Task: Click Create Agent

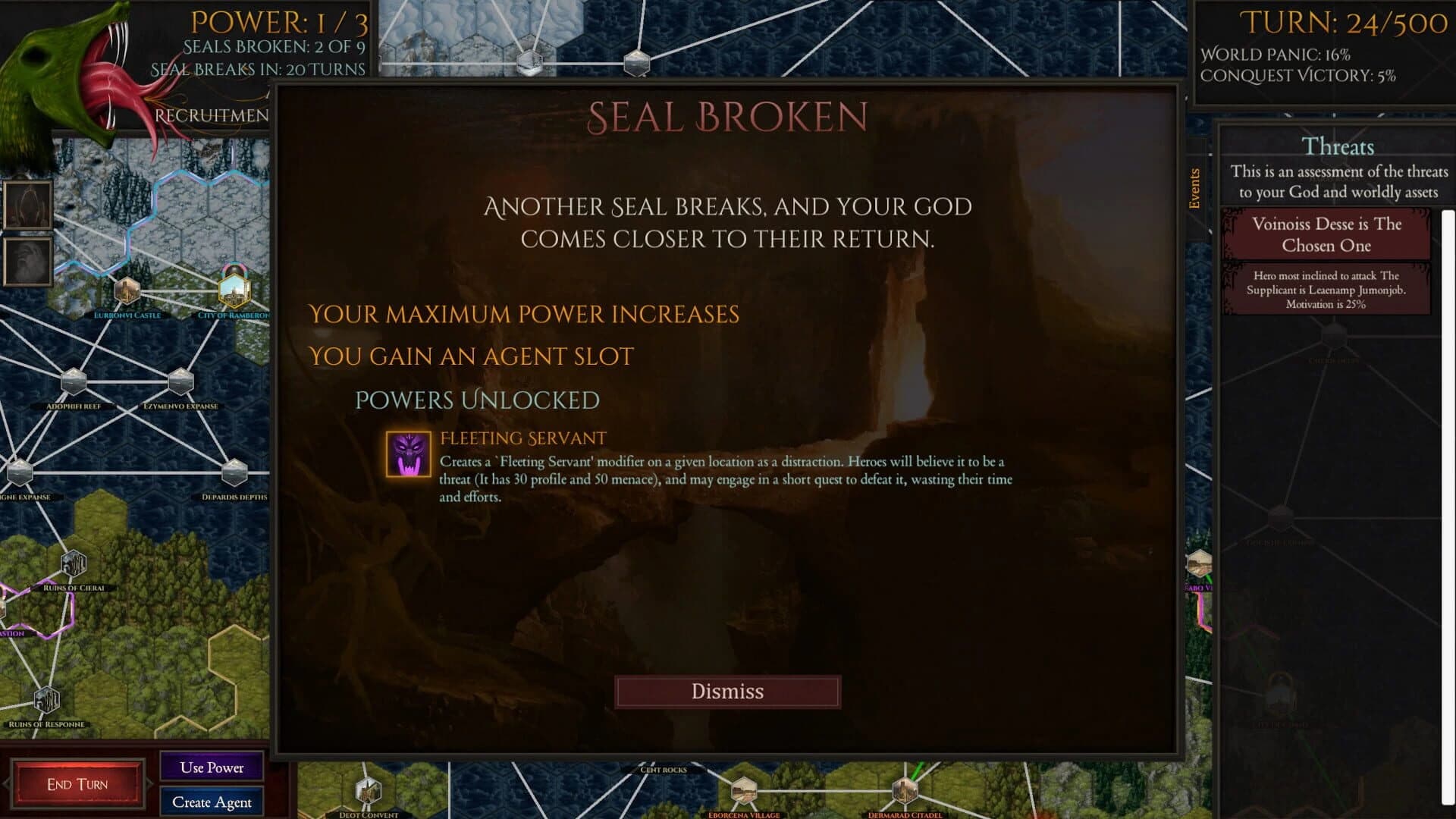Action: (x=211, y=802)
